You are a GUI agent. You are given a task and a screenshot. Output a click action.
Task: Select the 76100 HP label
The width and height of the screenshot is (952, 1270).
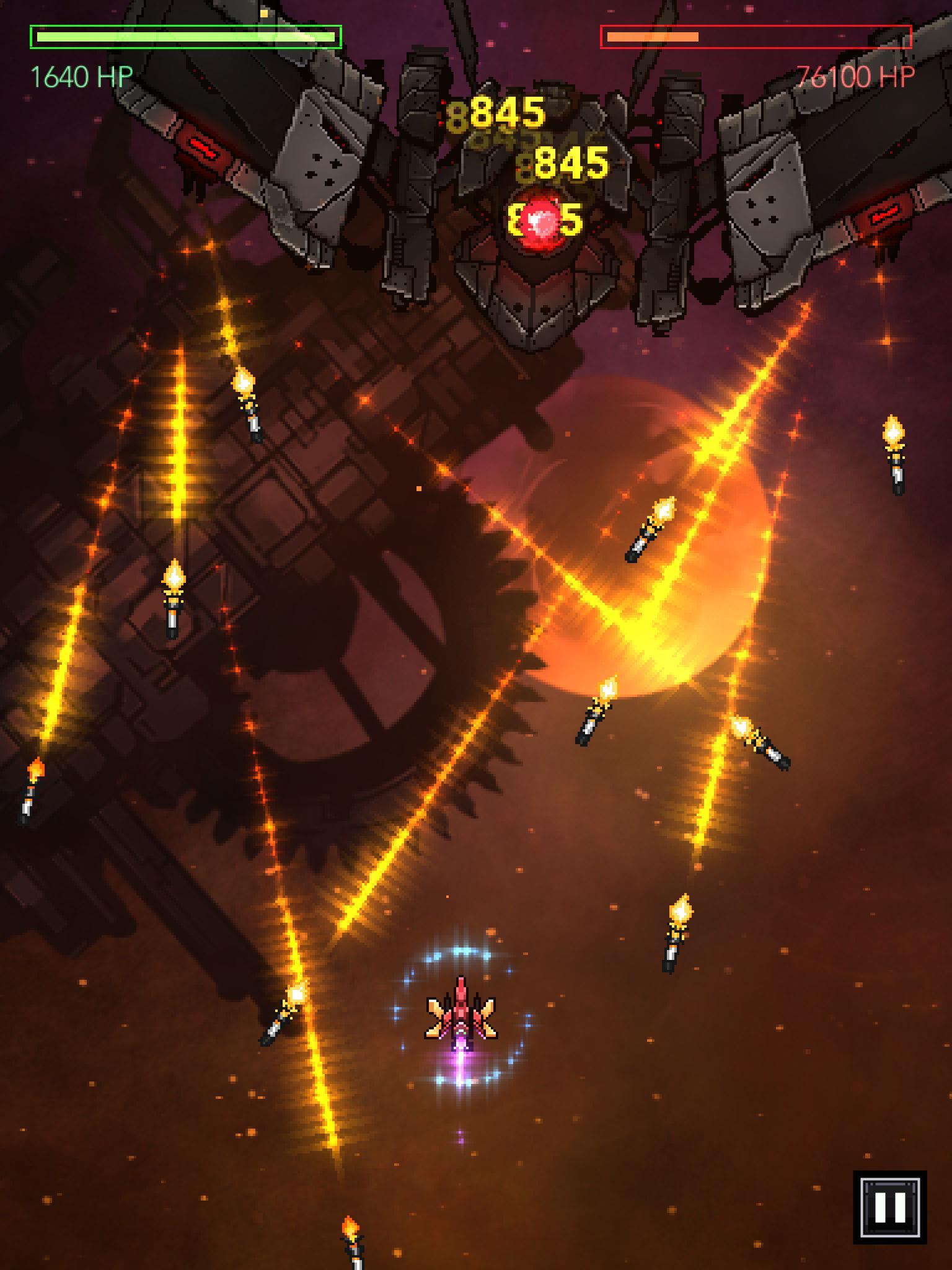point(855,76)
